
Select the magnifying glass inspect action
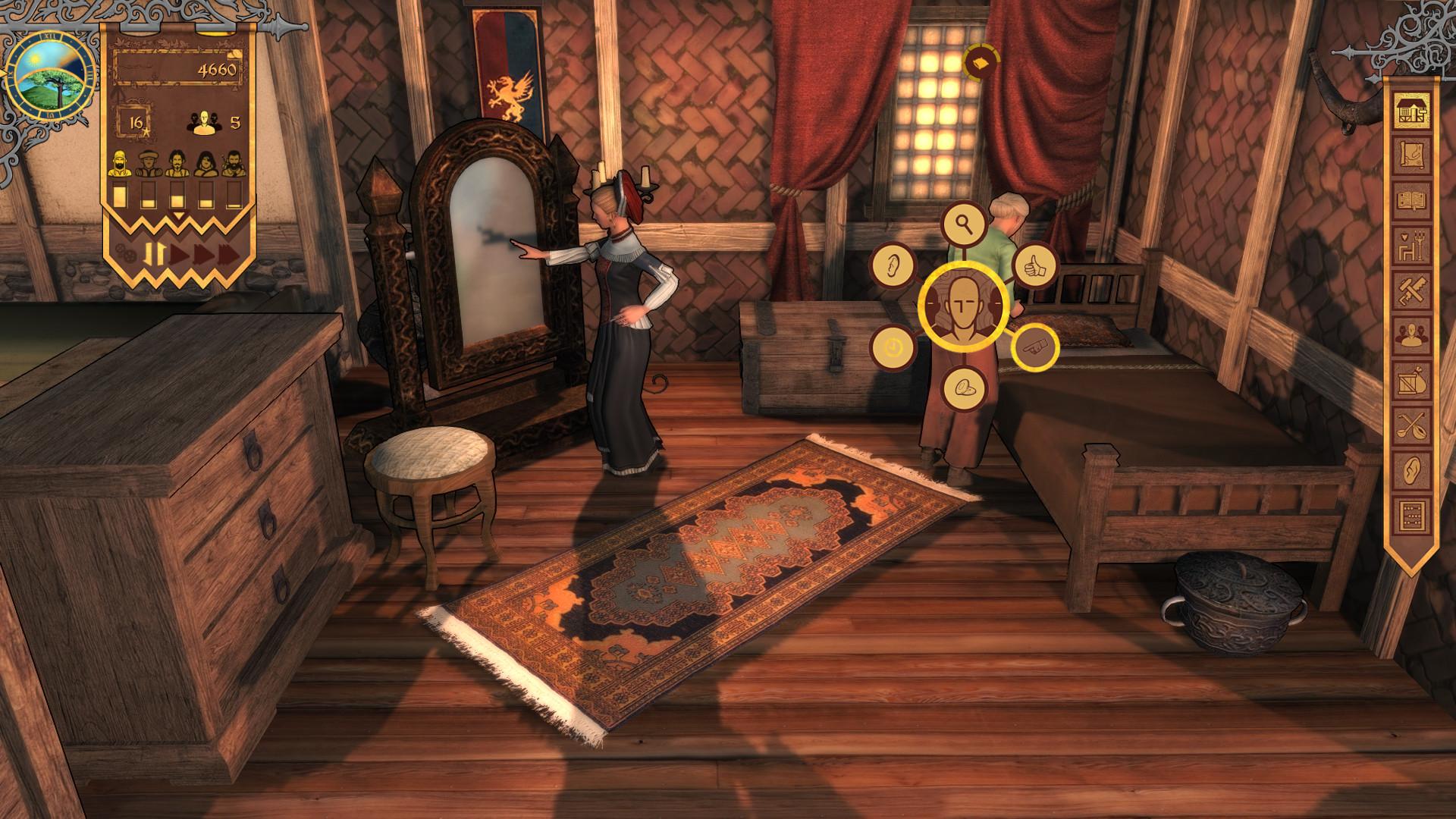pos(962,225)
